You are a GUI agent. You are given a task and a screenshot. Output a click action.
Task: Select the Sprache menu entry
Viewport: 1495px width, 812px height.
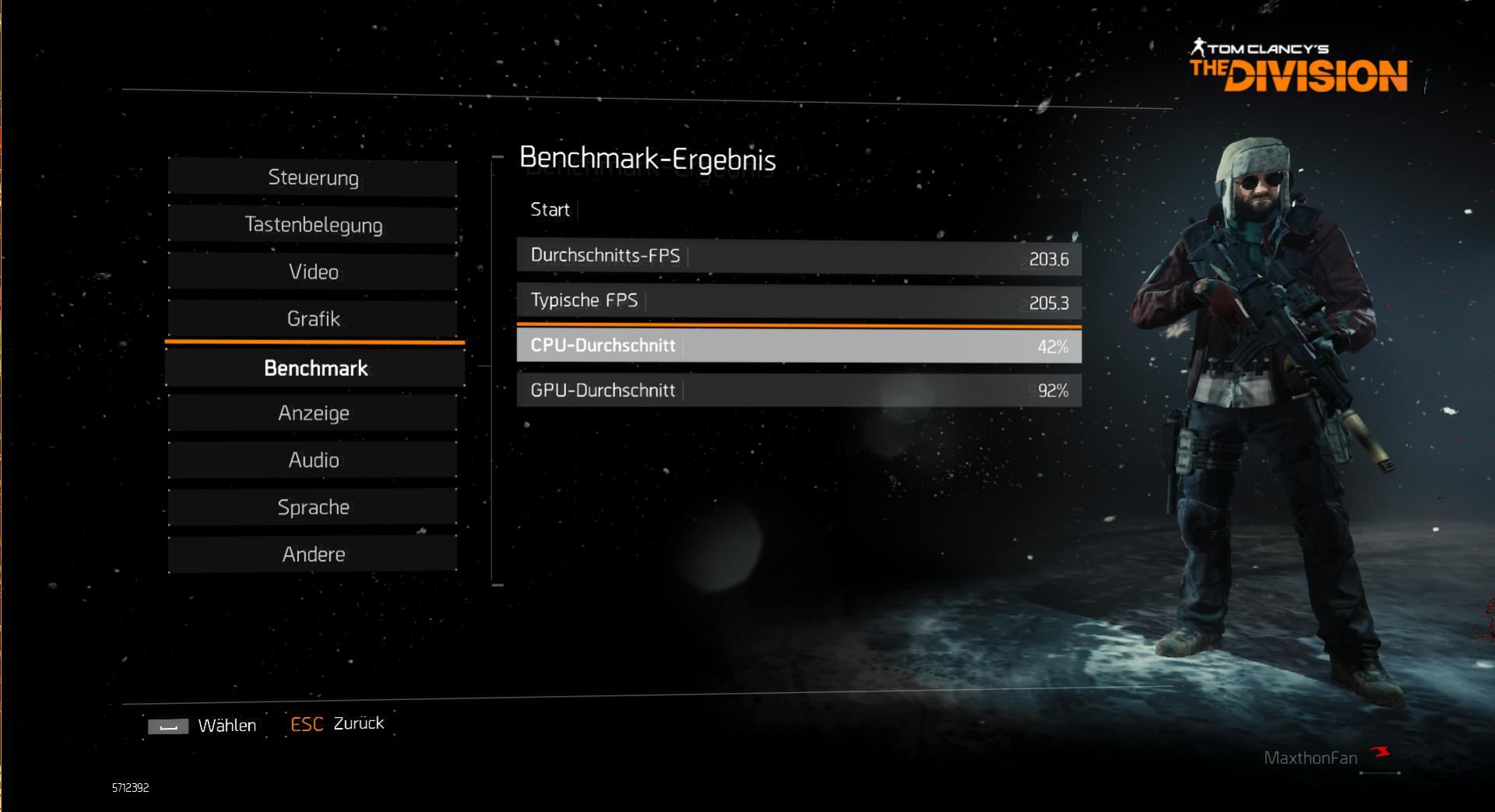coord(313,508)
